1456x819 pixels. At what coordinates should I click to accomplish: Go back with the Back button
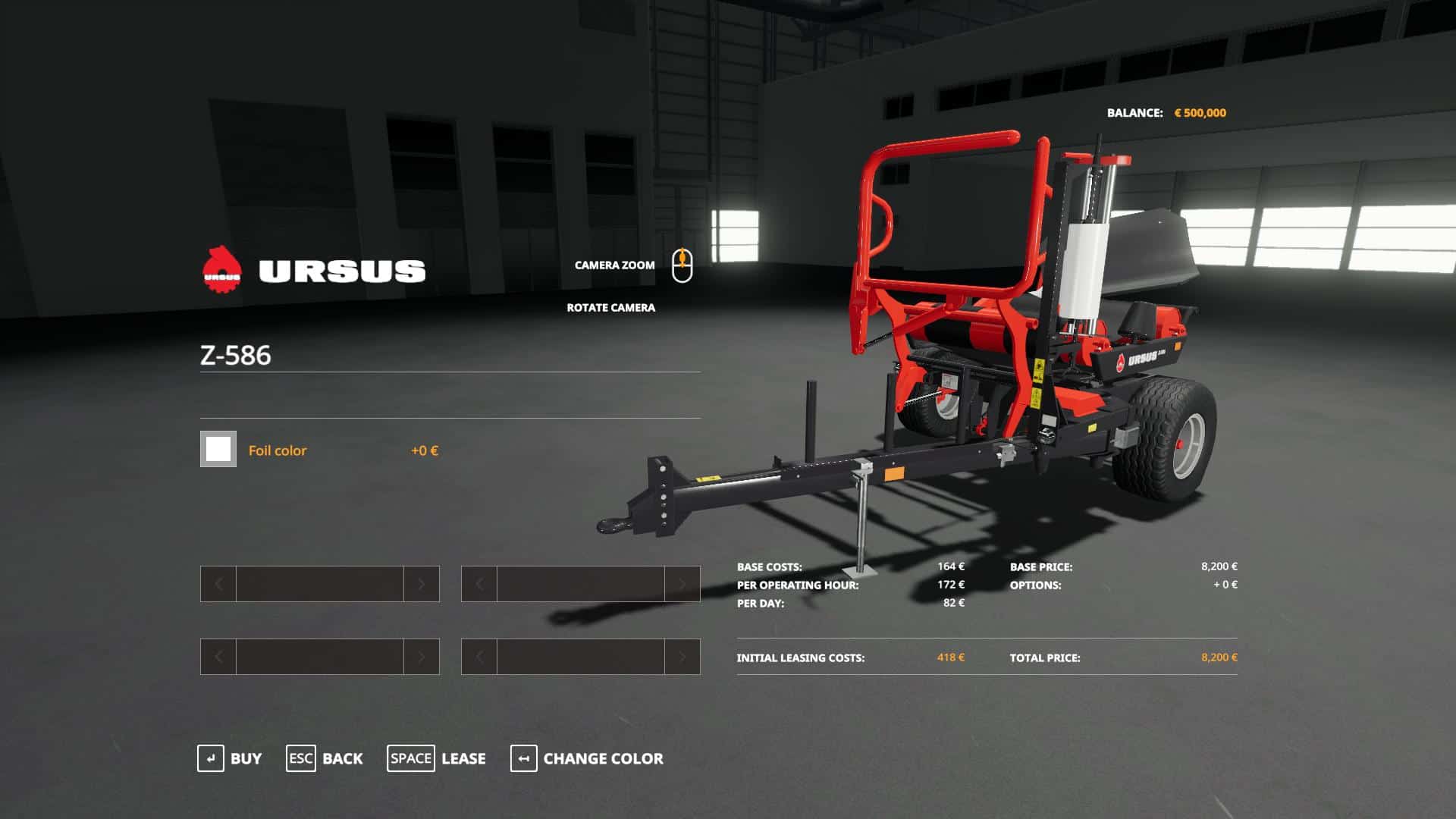[x=325, y=758]
